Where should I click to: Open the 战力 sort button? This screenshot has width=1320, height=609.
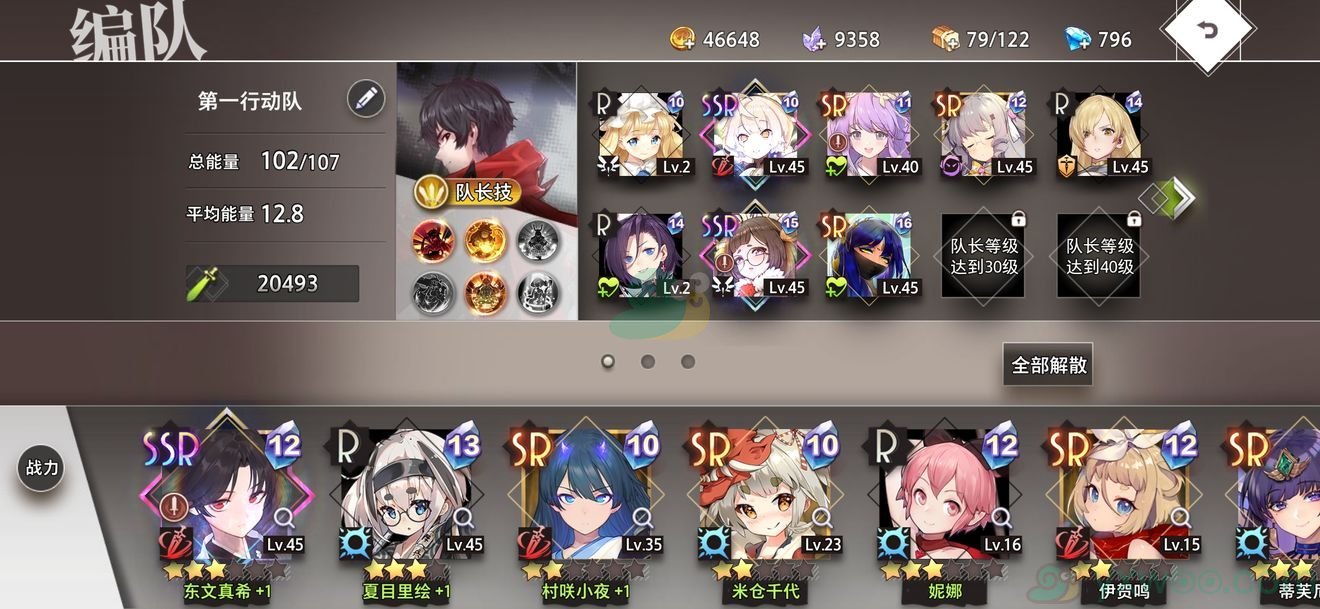42,468
